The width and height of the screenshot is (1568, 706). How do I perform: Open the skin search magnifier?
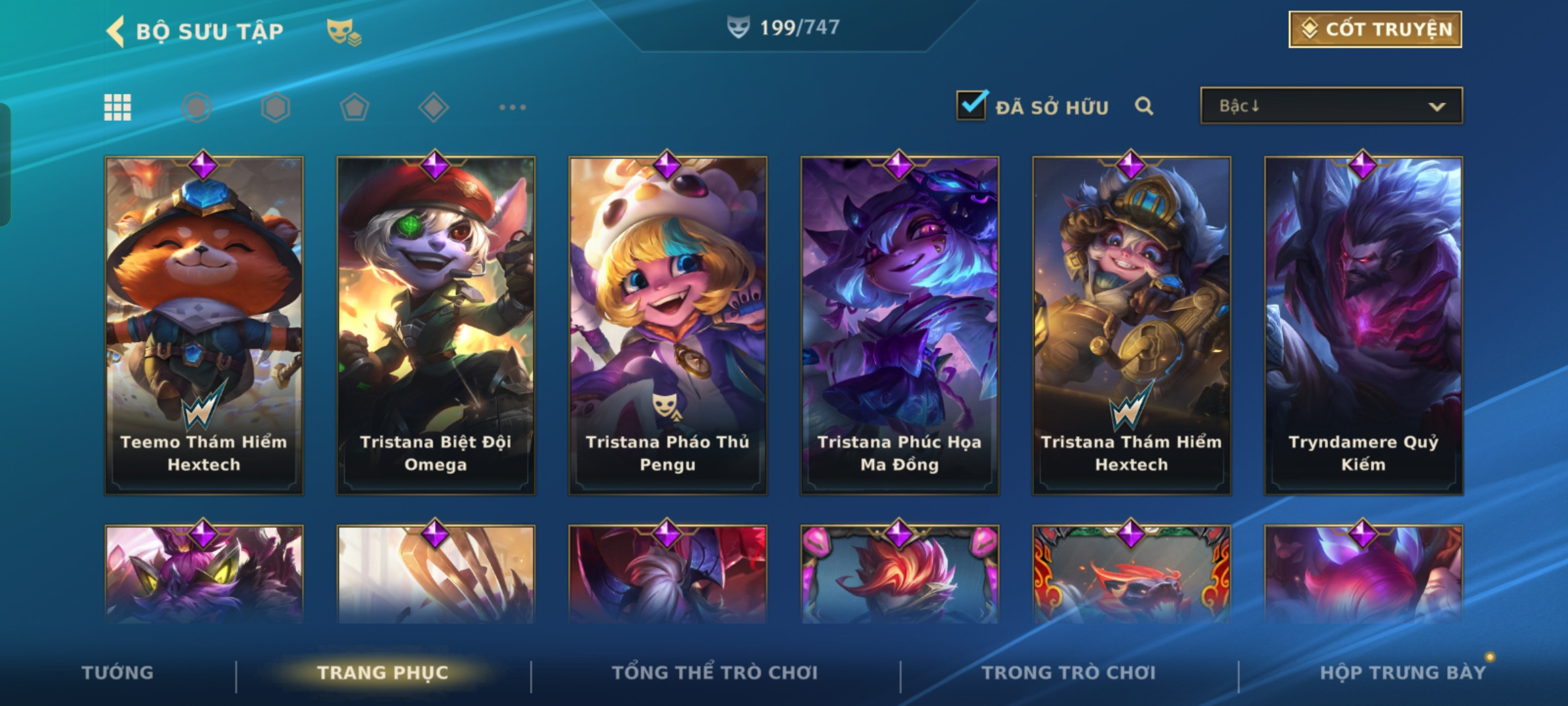(x=1143, y=106)
